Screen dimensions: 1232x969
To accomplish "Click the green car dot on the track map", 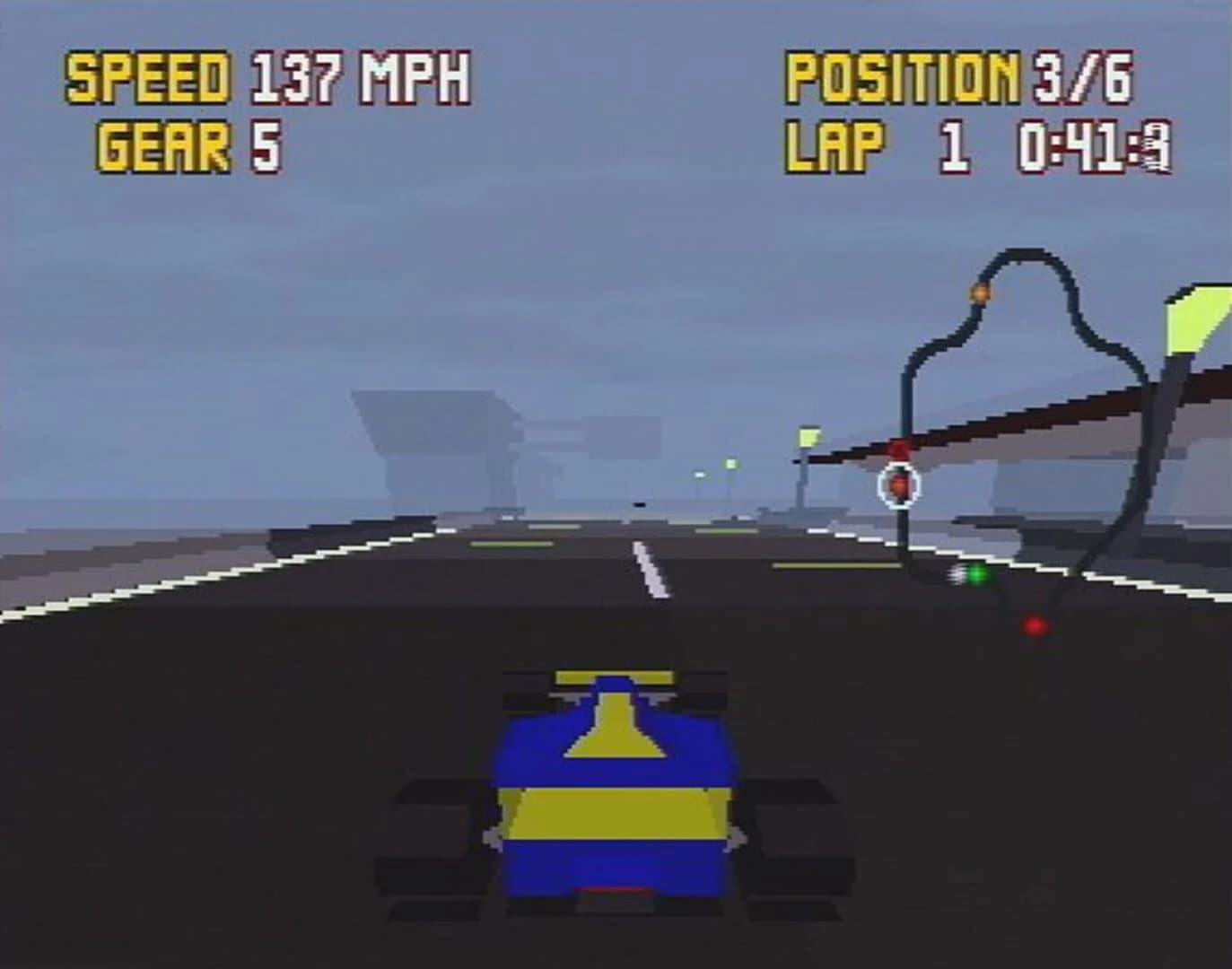I will [x=976, y=572].
